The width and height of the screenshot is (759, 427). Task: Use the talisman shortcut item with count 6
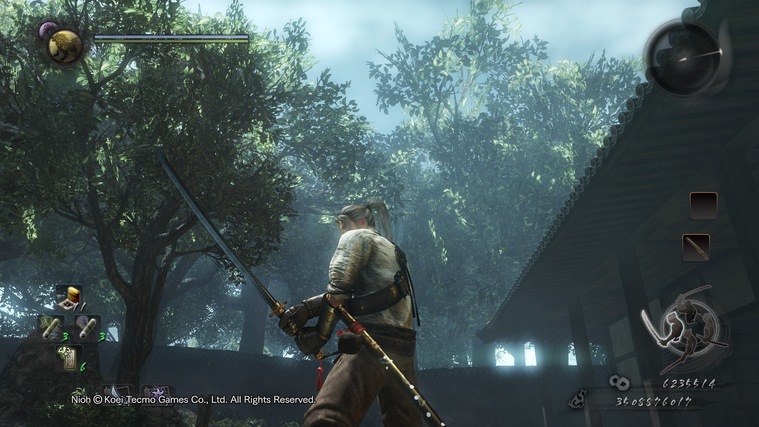point(69,357)
